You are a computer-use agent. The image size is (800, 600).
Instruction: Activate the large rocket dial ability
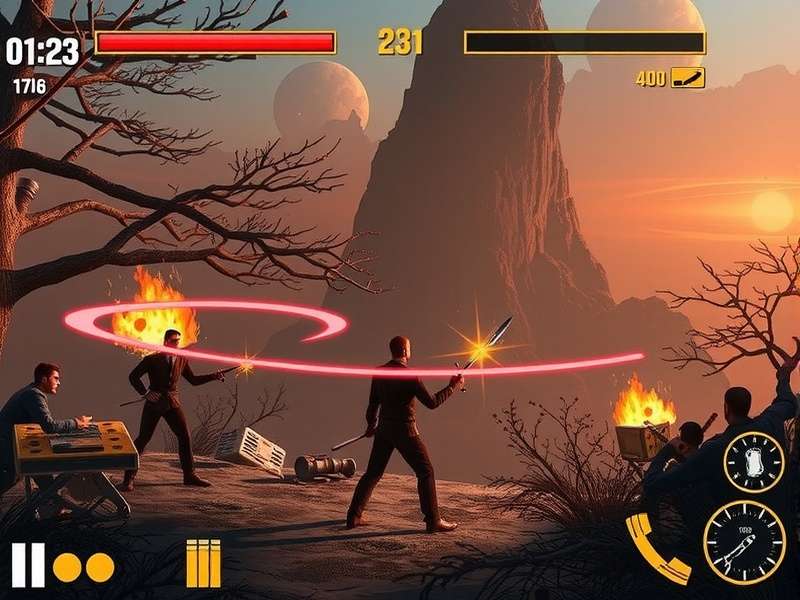[744, 541]
